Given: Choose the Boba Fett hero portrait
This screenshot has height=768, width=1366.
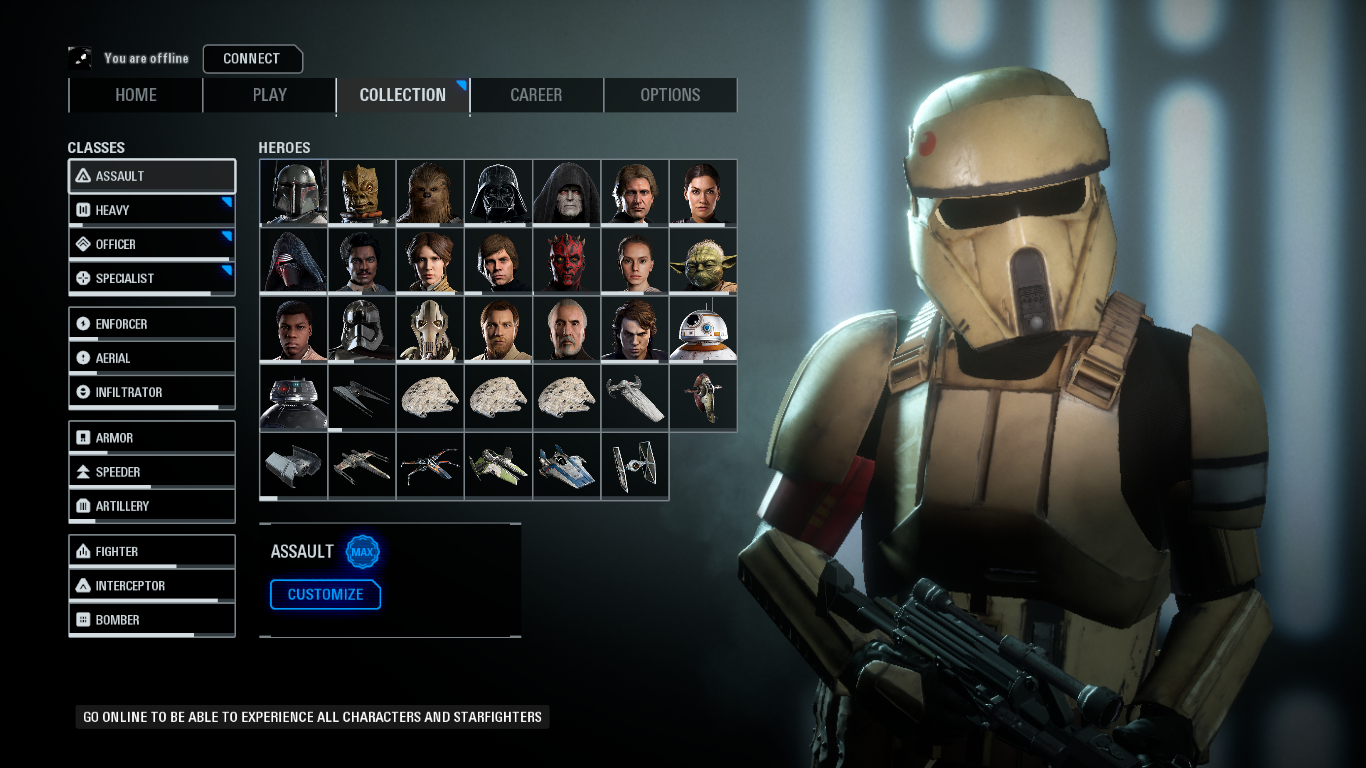Looking at the screenshot, I should coord(293,192).
